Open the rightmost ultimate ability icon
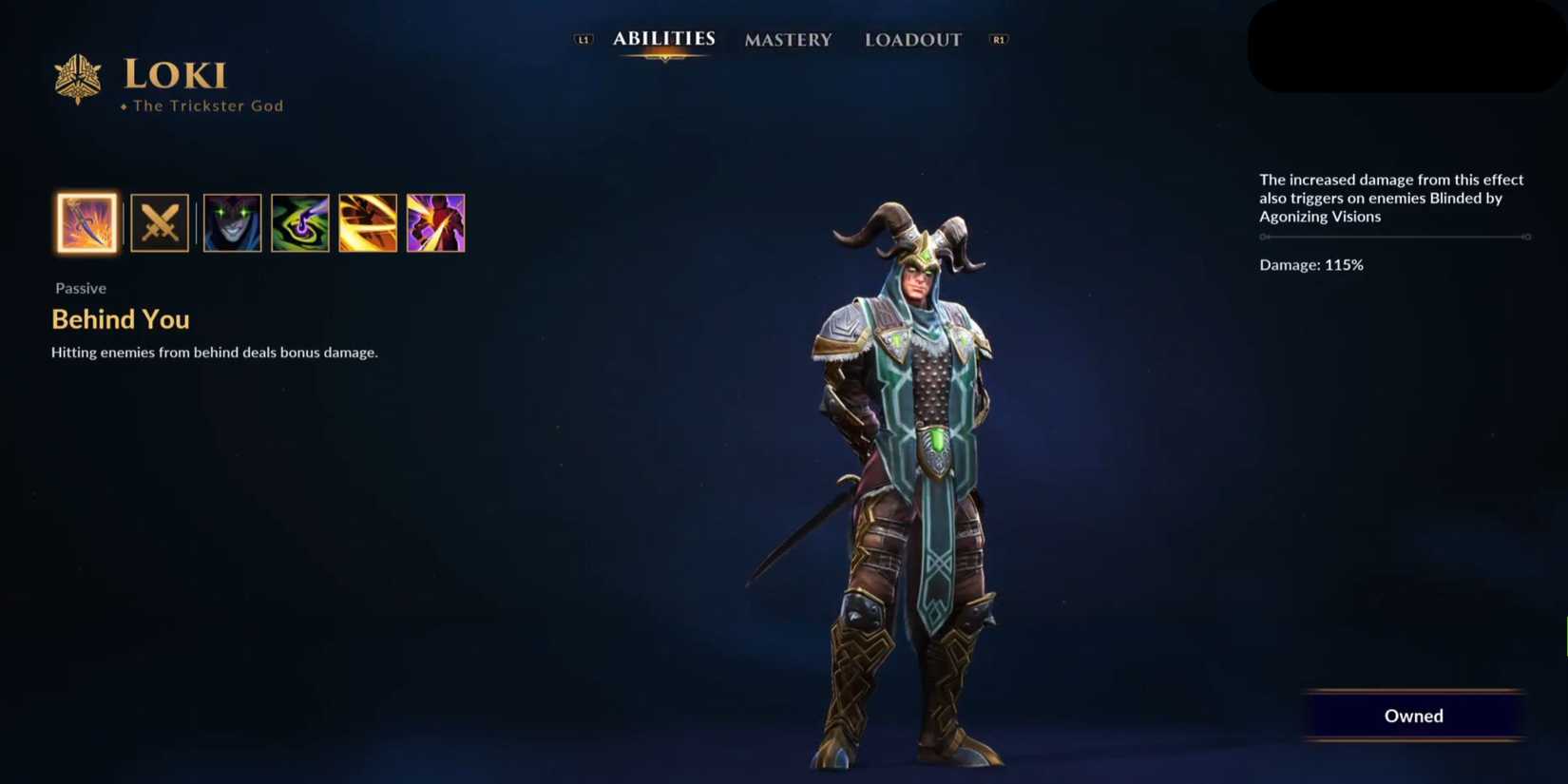This screenshot has height=784, width=1568. pos(436,223)
